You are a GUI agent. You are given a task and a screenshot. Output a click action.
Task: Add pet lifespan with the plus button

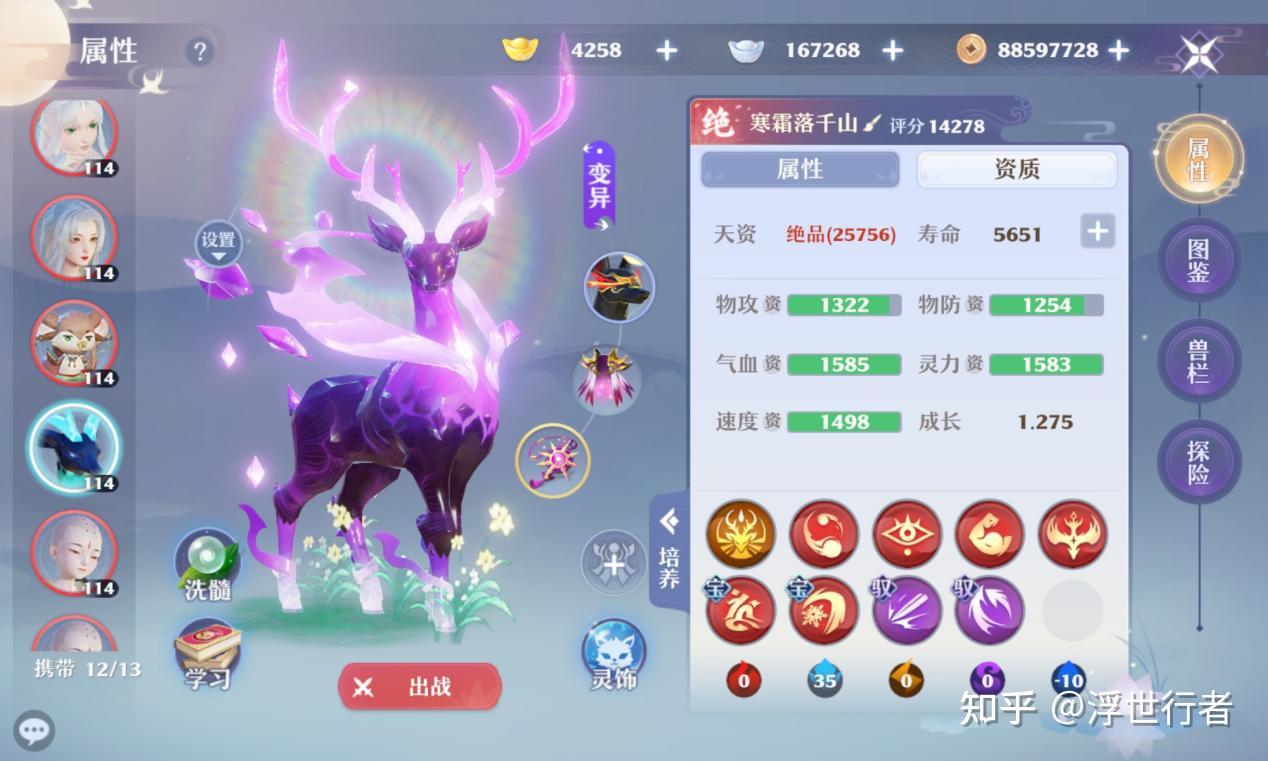pos(1097,232)
